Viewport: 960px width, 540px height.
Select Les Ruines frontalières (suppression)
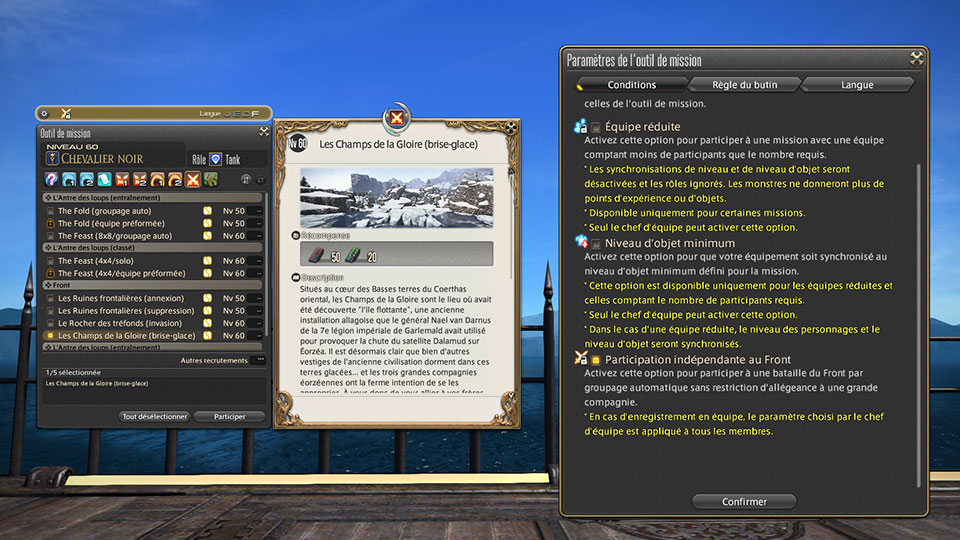click(50, 311)
